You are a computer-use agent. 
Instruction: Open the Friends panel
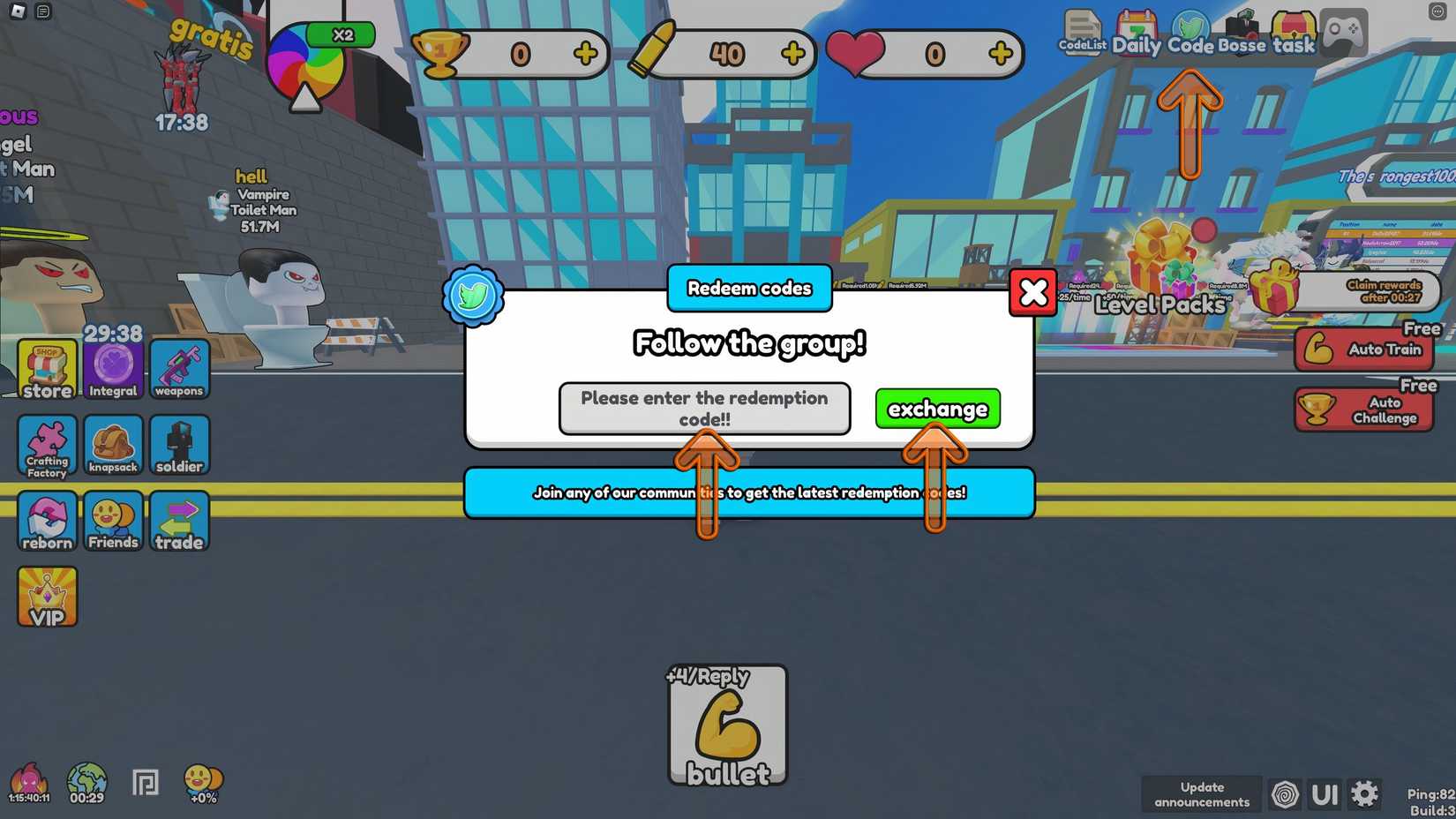click(x=113, y=521)
